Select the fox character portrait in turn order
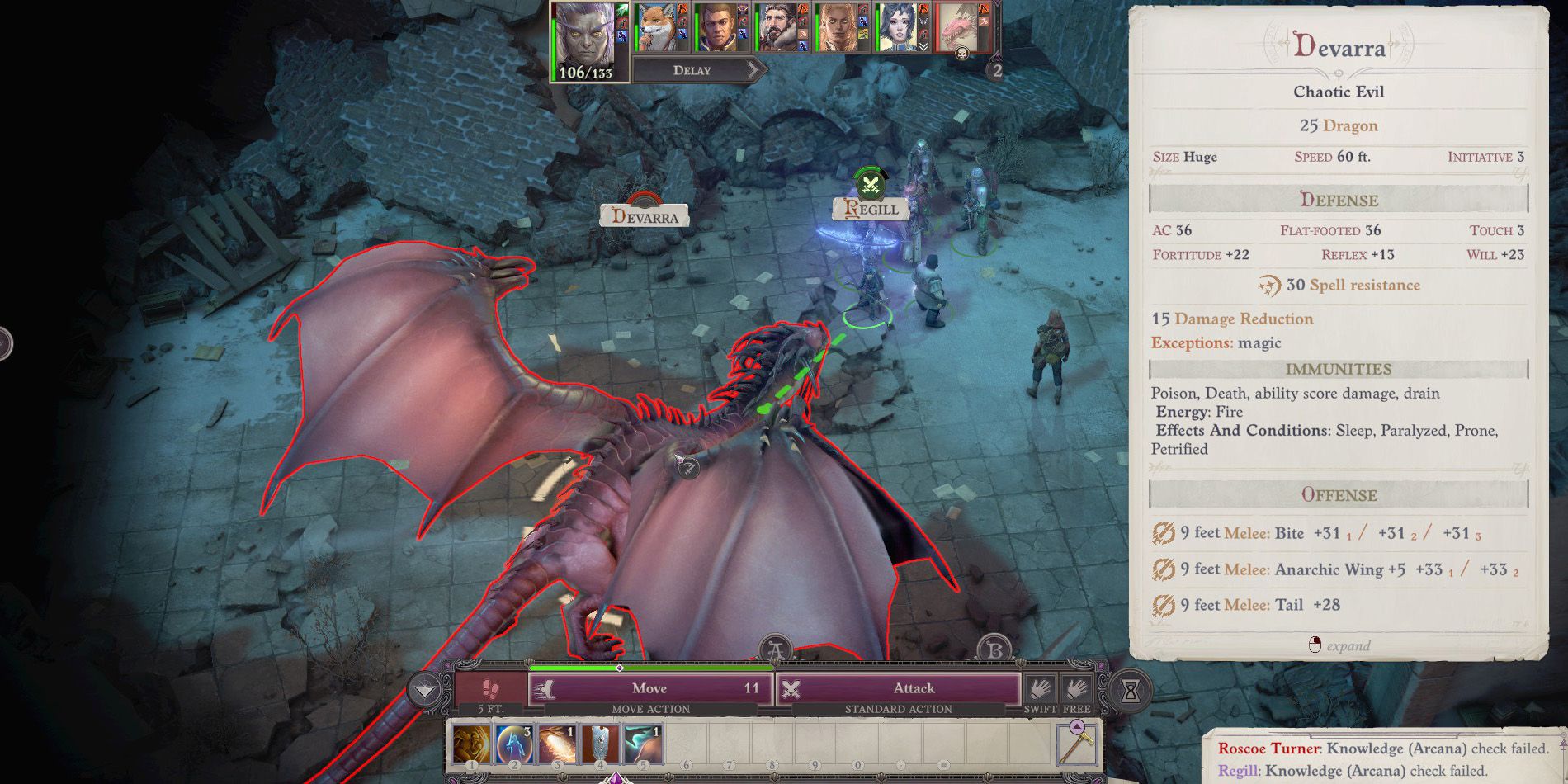This screenshot has height=784, width=1568. click(x=657, y=28)
